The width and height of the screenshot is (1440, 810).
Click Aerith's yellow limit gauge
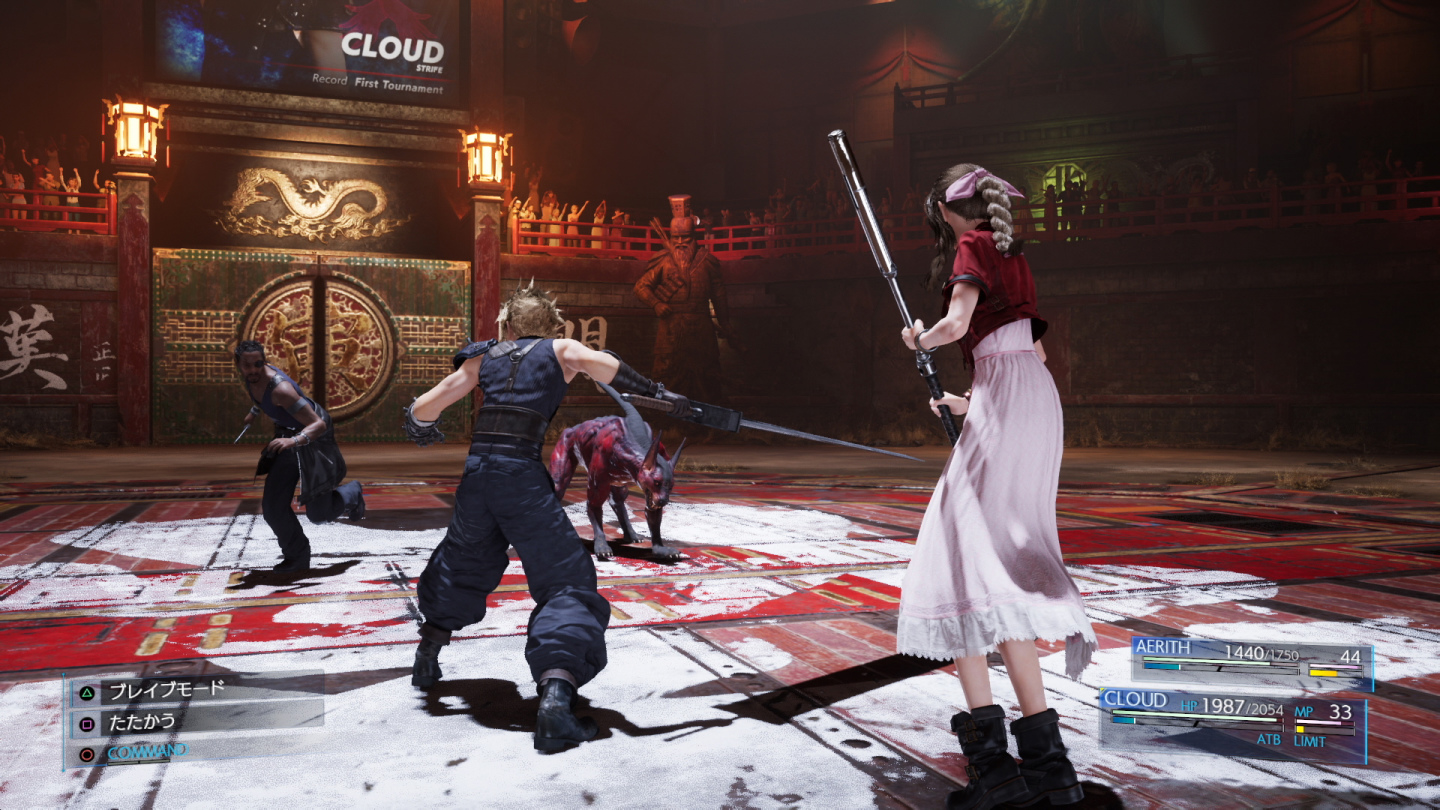1323,673
